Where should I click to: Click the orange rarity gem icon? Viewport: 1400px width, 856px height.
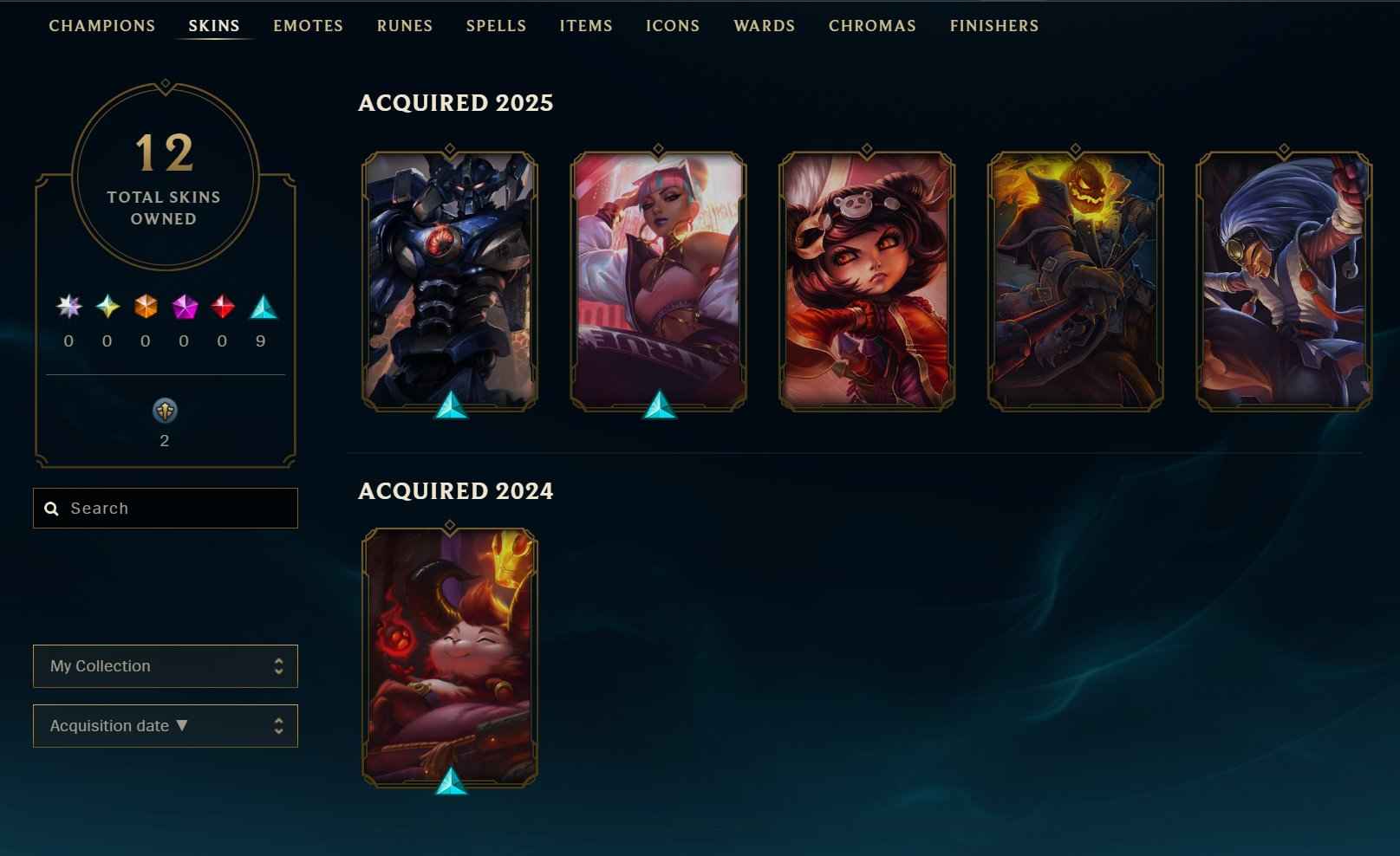pos(144,308)
